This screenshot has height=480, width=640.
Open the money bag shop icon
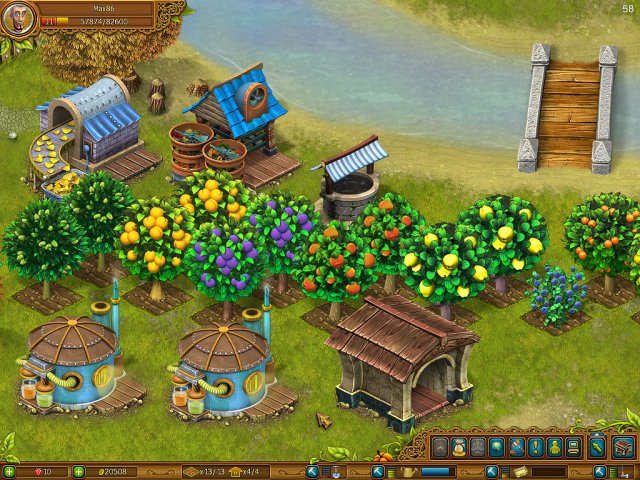[x=457, y=447]
